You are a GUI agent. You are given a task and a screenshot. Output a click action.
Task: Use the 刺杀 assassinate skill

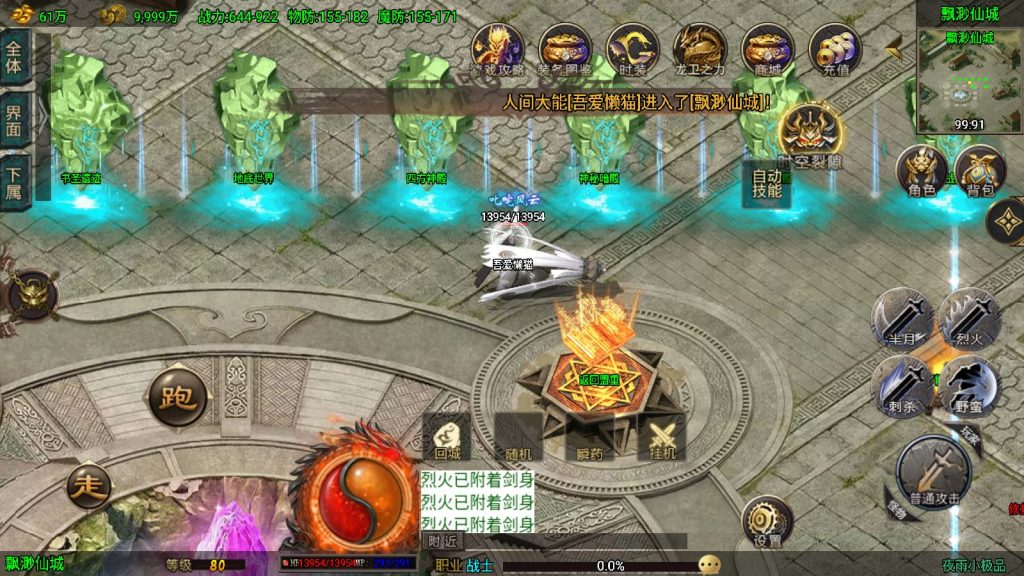(902, 385)
